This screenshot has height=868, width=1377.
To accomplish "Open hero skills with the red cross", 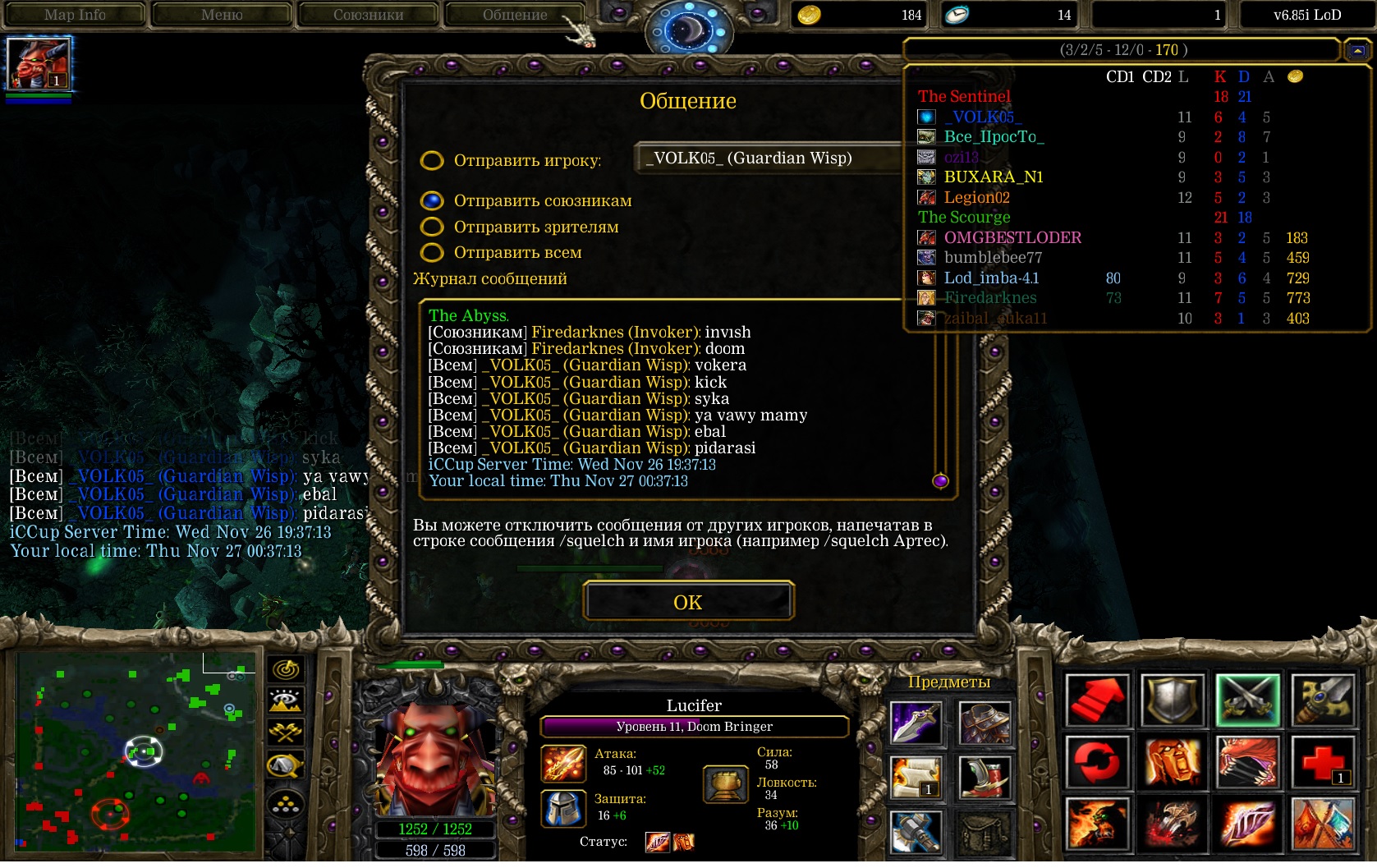I will click(1322, 761).
